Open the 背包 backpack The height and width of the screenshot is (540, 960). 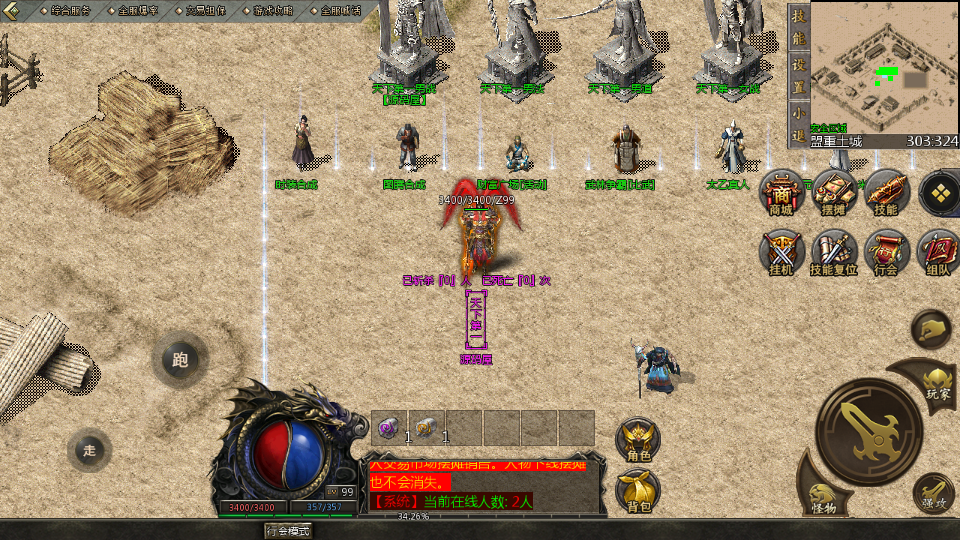[x=638, y=492]
